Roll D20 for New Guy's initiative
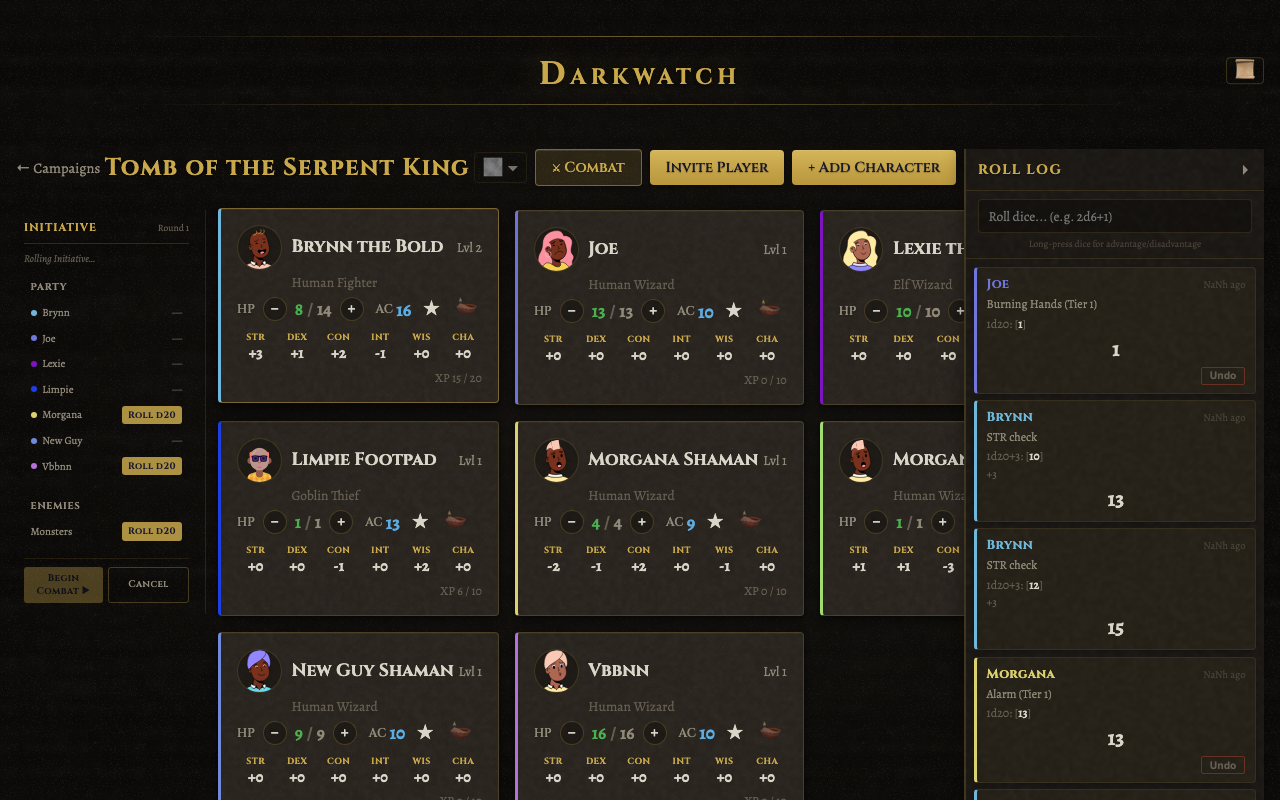 click(152, 440)
